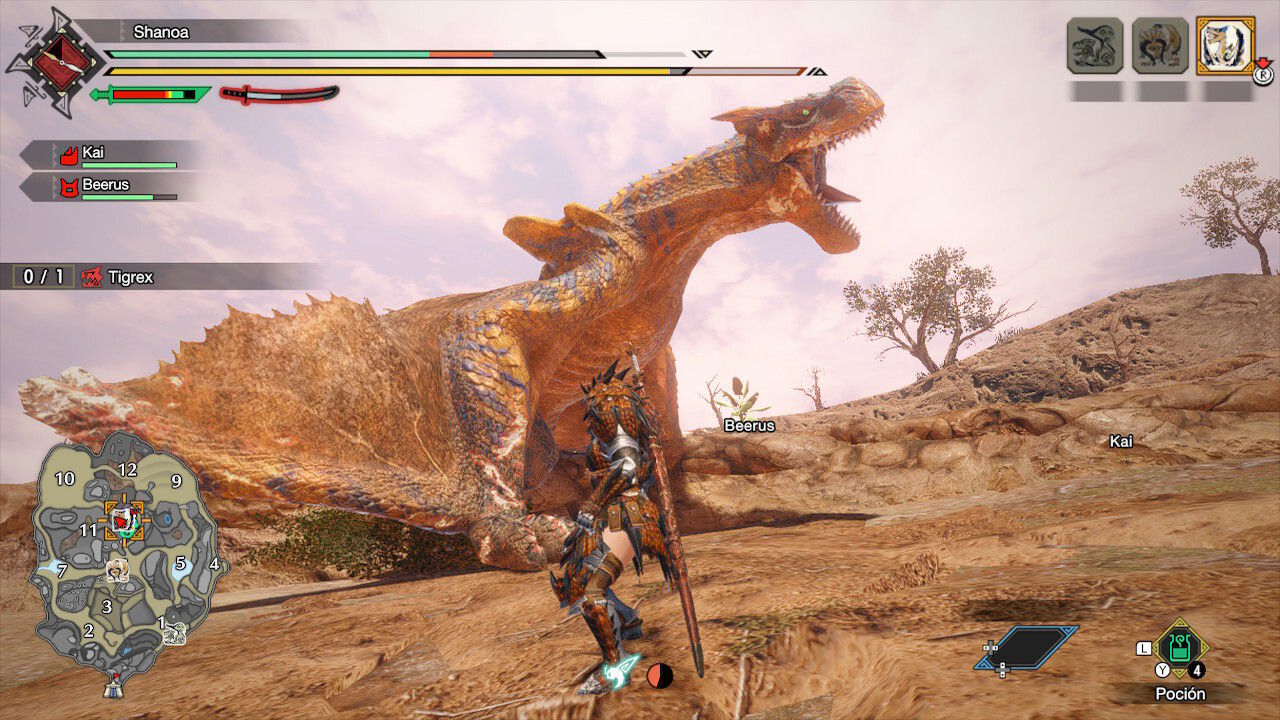Open the blue diamond action bar panel
The height and width of the screenshot is (720, 1280).
pos(1028,647)
